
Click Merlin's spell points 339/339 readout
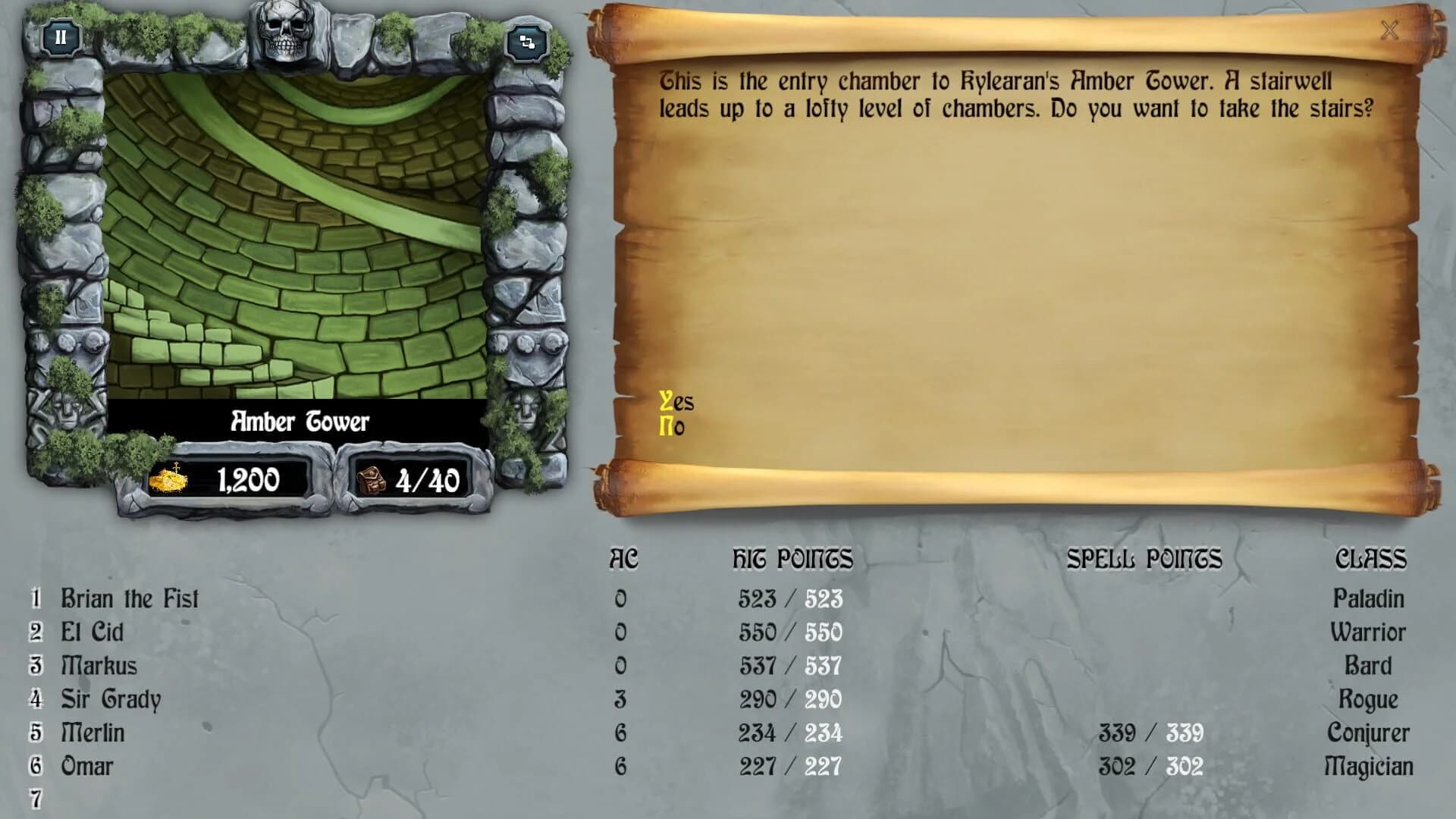(1152, 733)
